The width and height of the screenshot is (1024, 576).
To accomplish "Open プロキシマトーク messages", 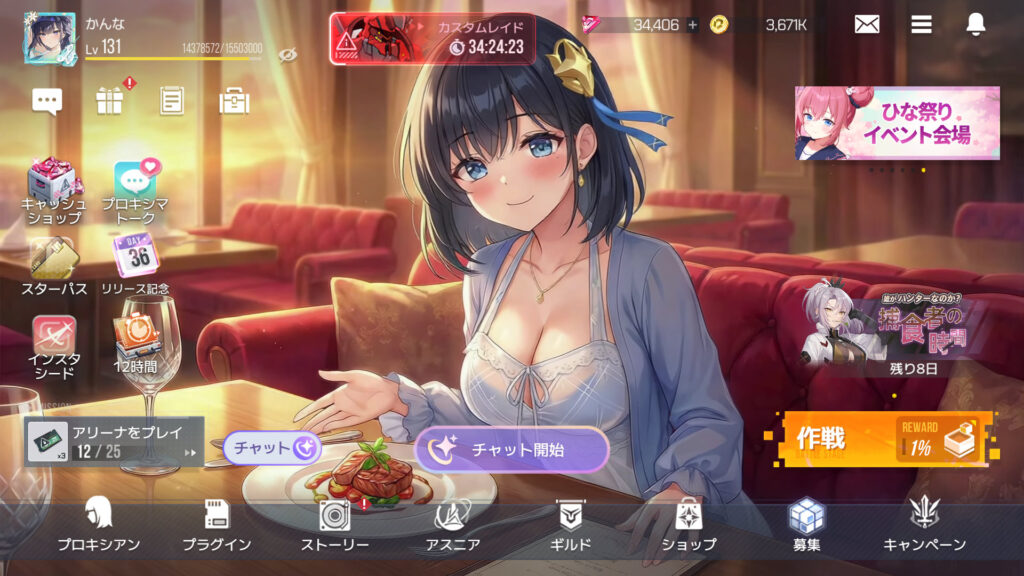I will coord(135,189).
